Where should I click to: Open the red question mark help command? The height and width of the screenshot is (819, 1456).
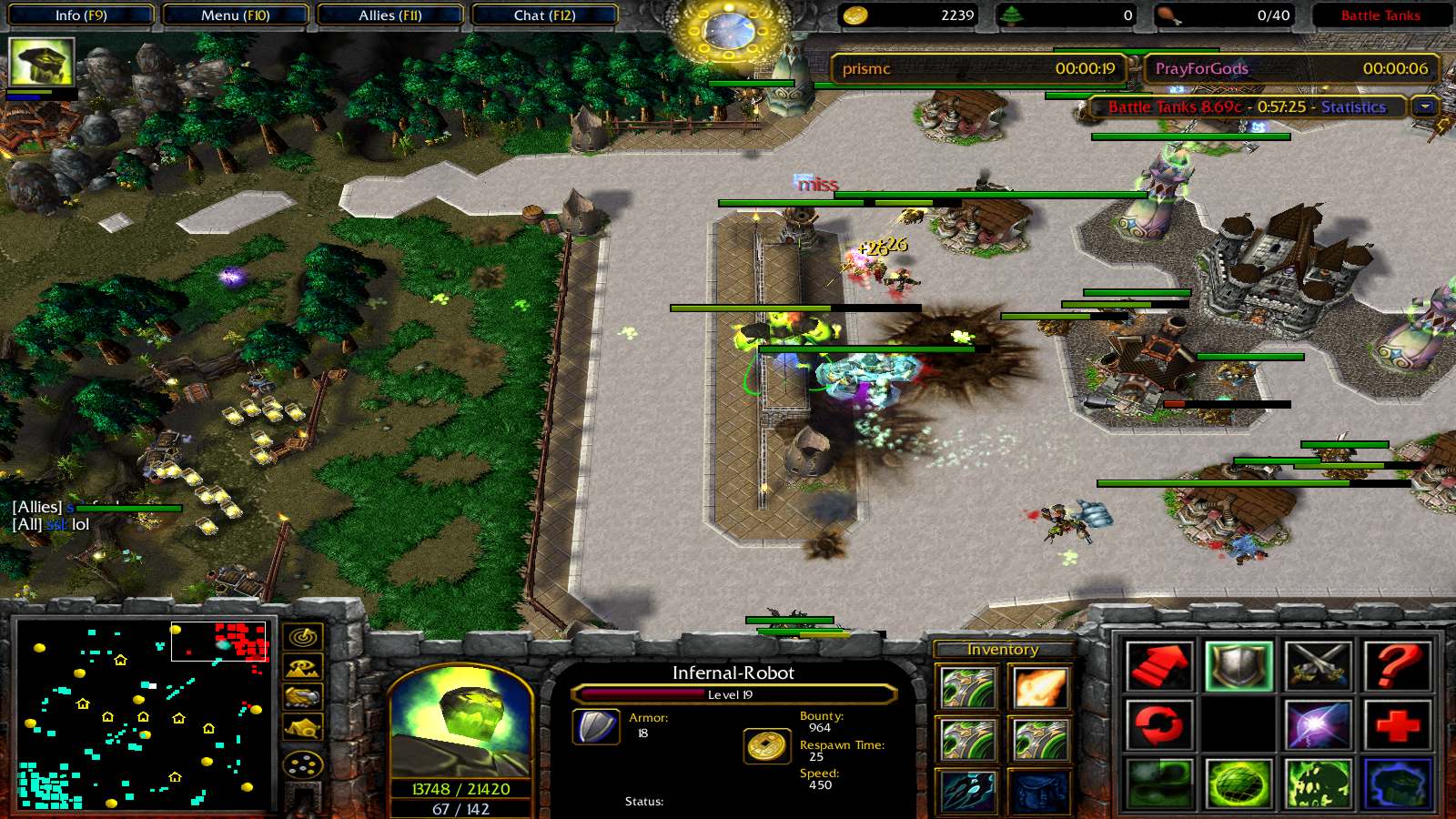[x=1397, y=666]
